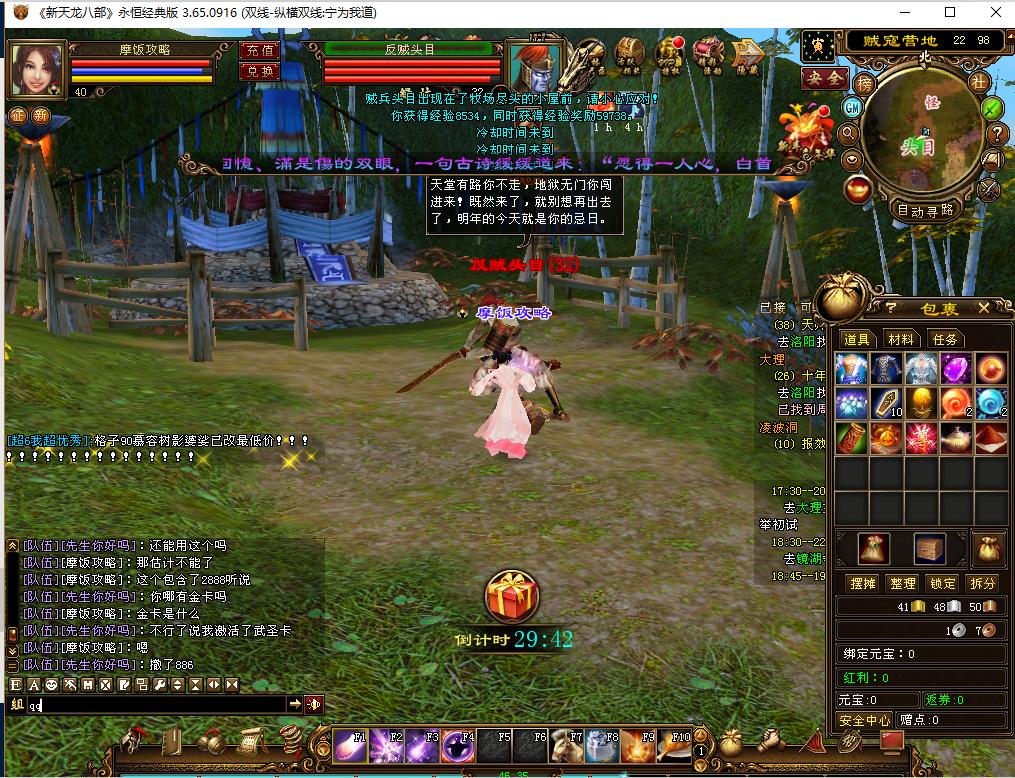
Task: Choose the 拆分 split button
Action: point(983,583)
